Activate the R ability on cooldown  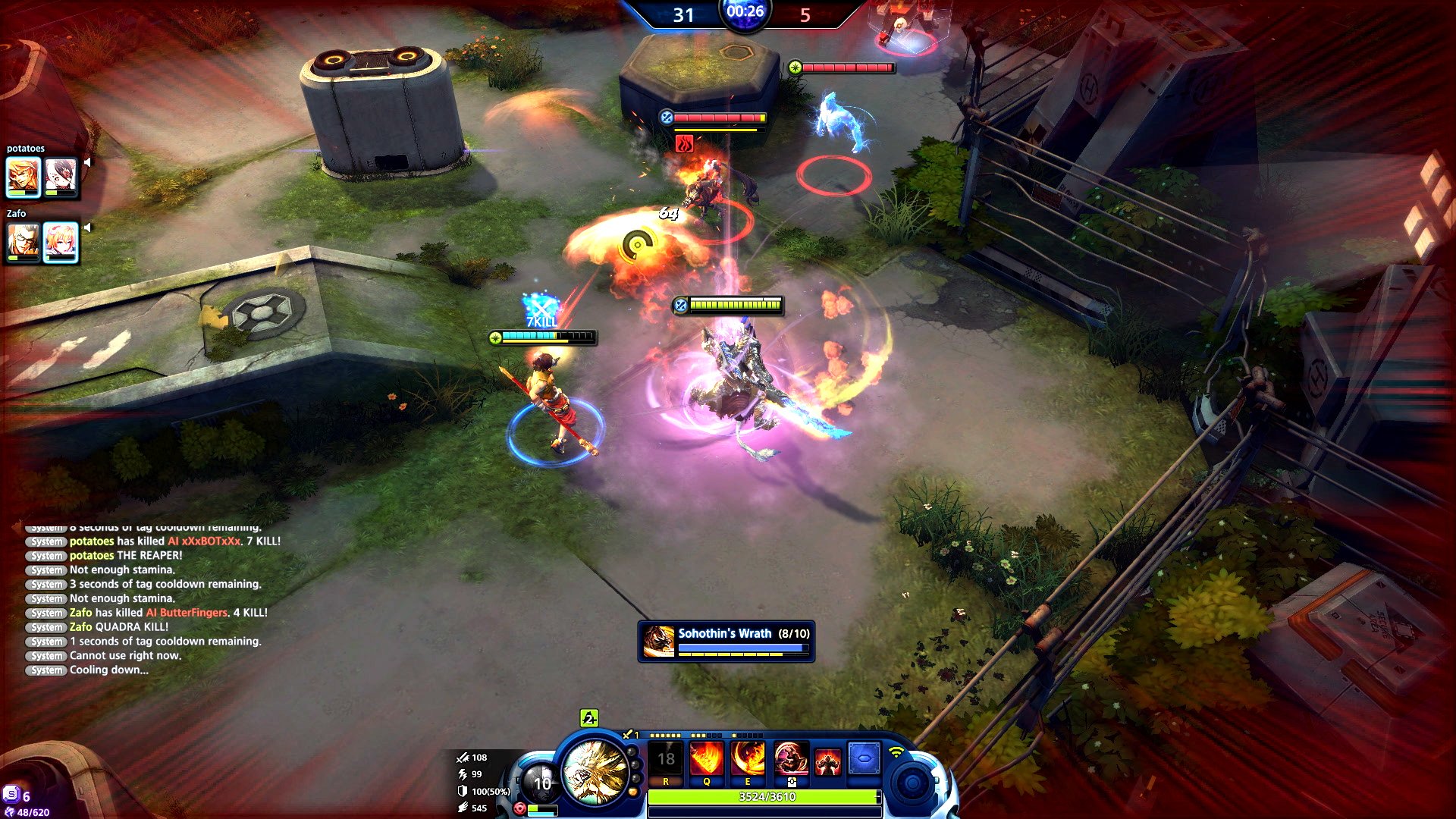pos(666,759)
